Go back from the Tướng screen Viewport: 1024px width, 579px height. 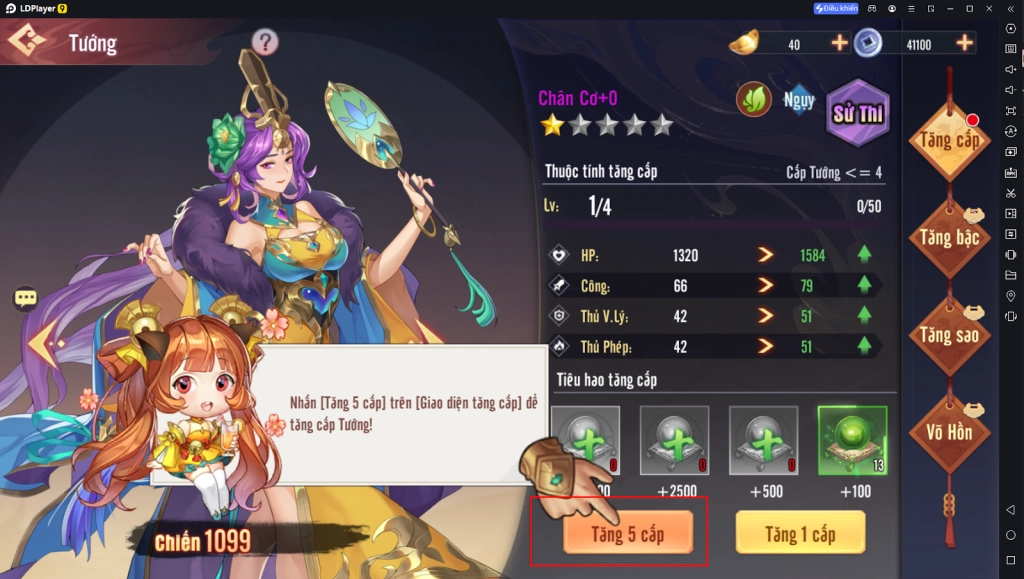click(27, 43)
